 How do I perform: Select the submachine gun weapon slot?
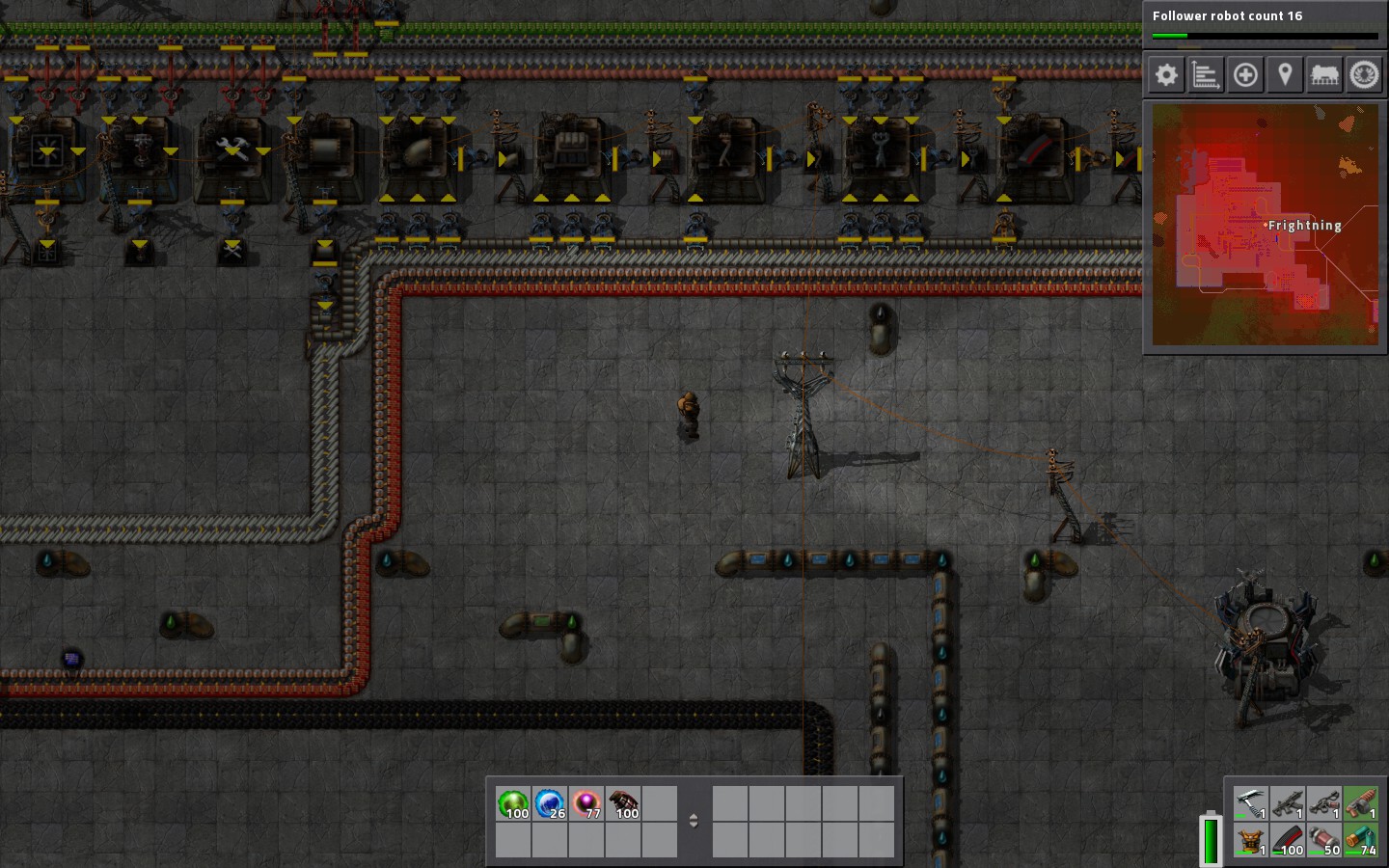(1287, 802)
